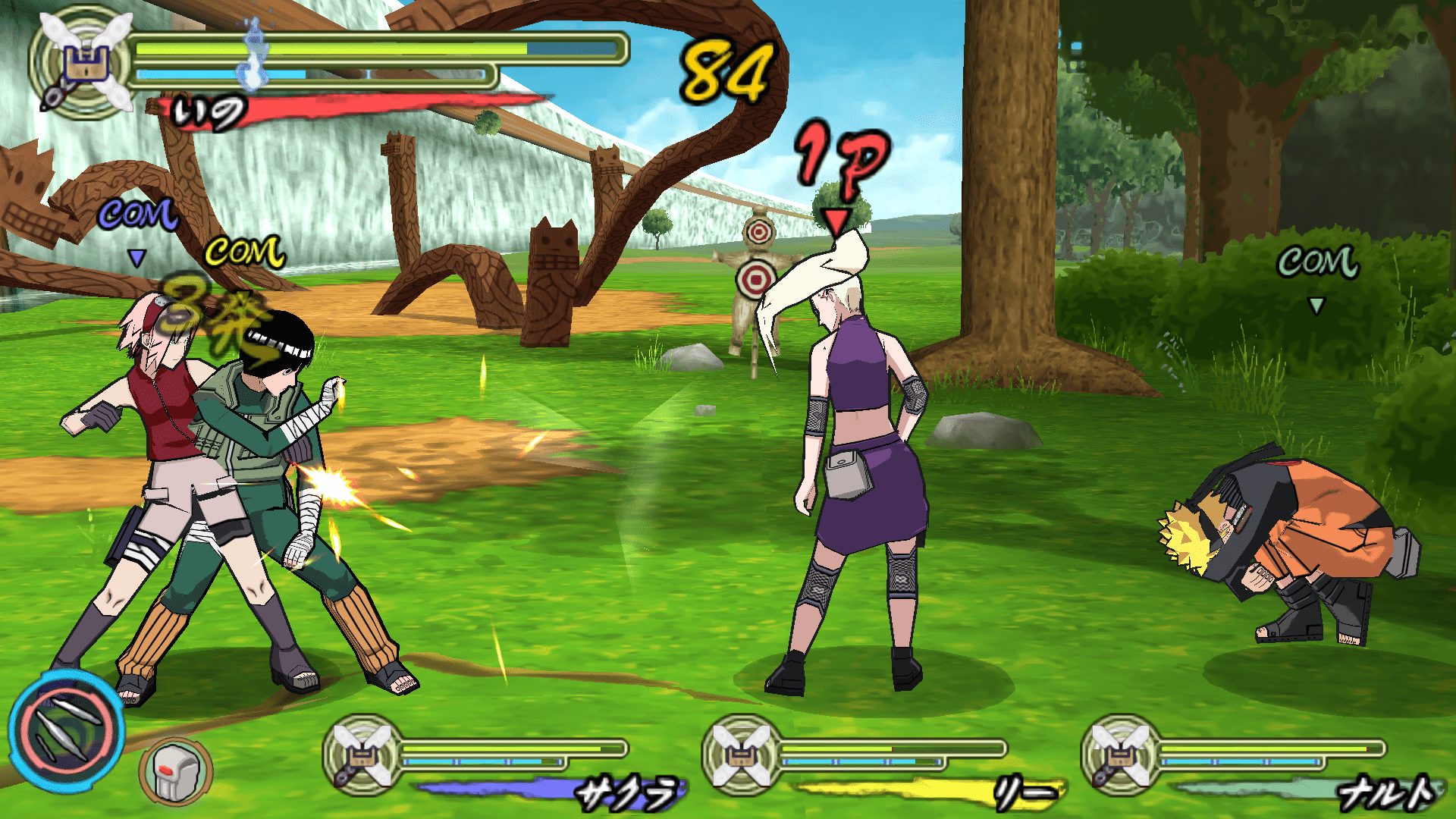Select Naruto's crossed-kunai emblem
This screenshot has width=1456, height=819.
pyautogui.click(x=1120, y=755)
